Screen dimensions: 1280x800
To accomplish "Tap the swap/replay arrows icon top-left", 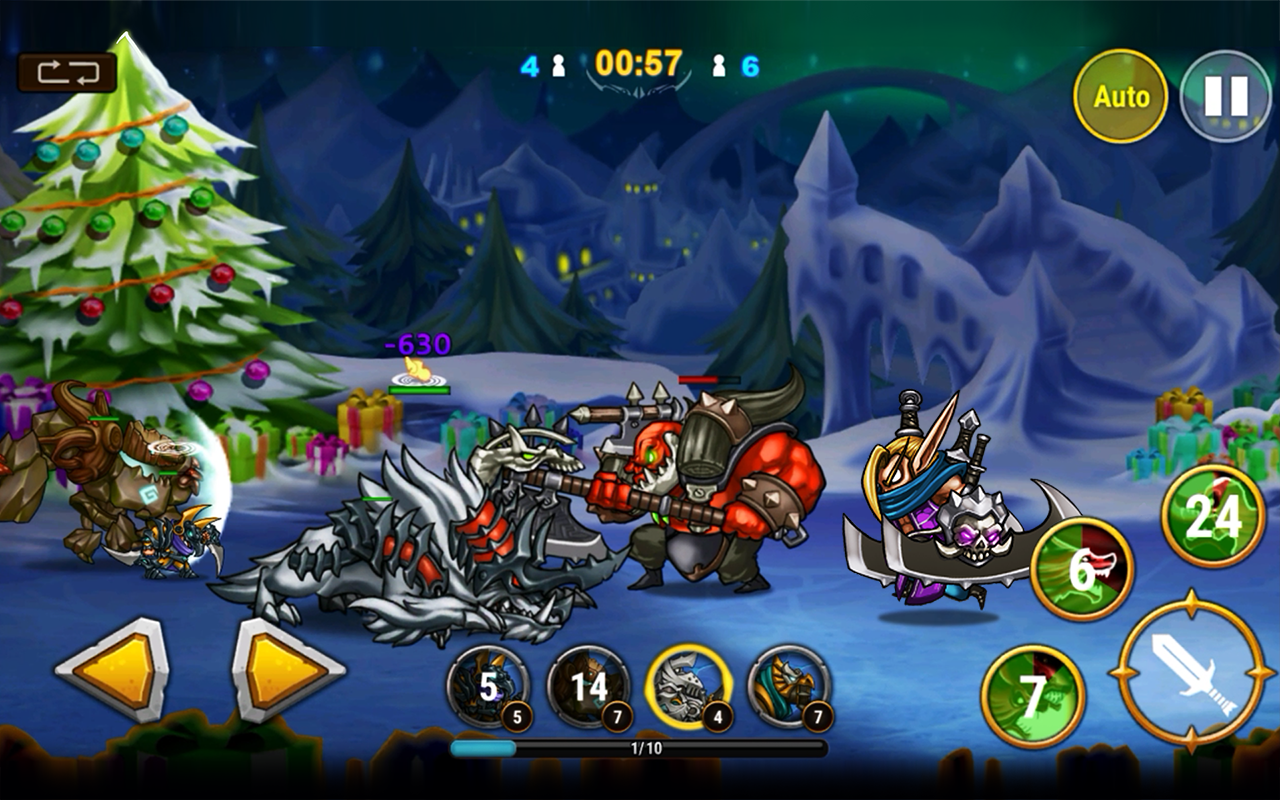I will (x=69, y=73).
